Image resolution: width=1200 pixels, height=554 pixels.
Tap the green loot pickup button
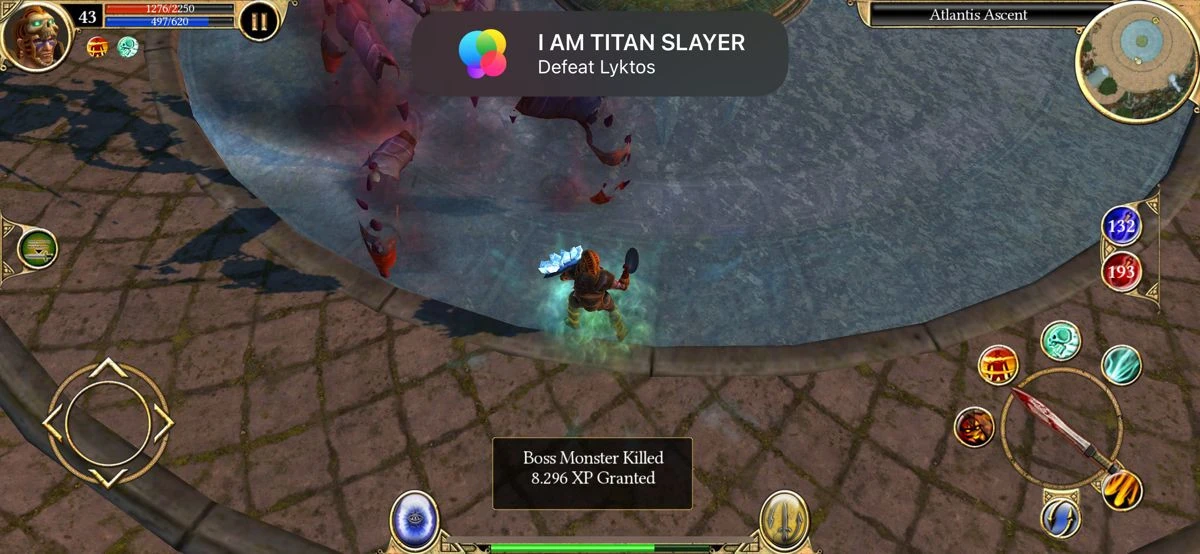click(x=37, y=248)
